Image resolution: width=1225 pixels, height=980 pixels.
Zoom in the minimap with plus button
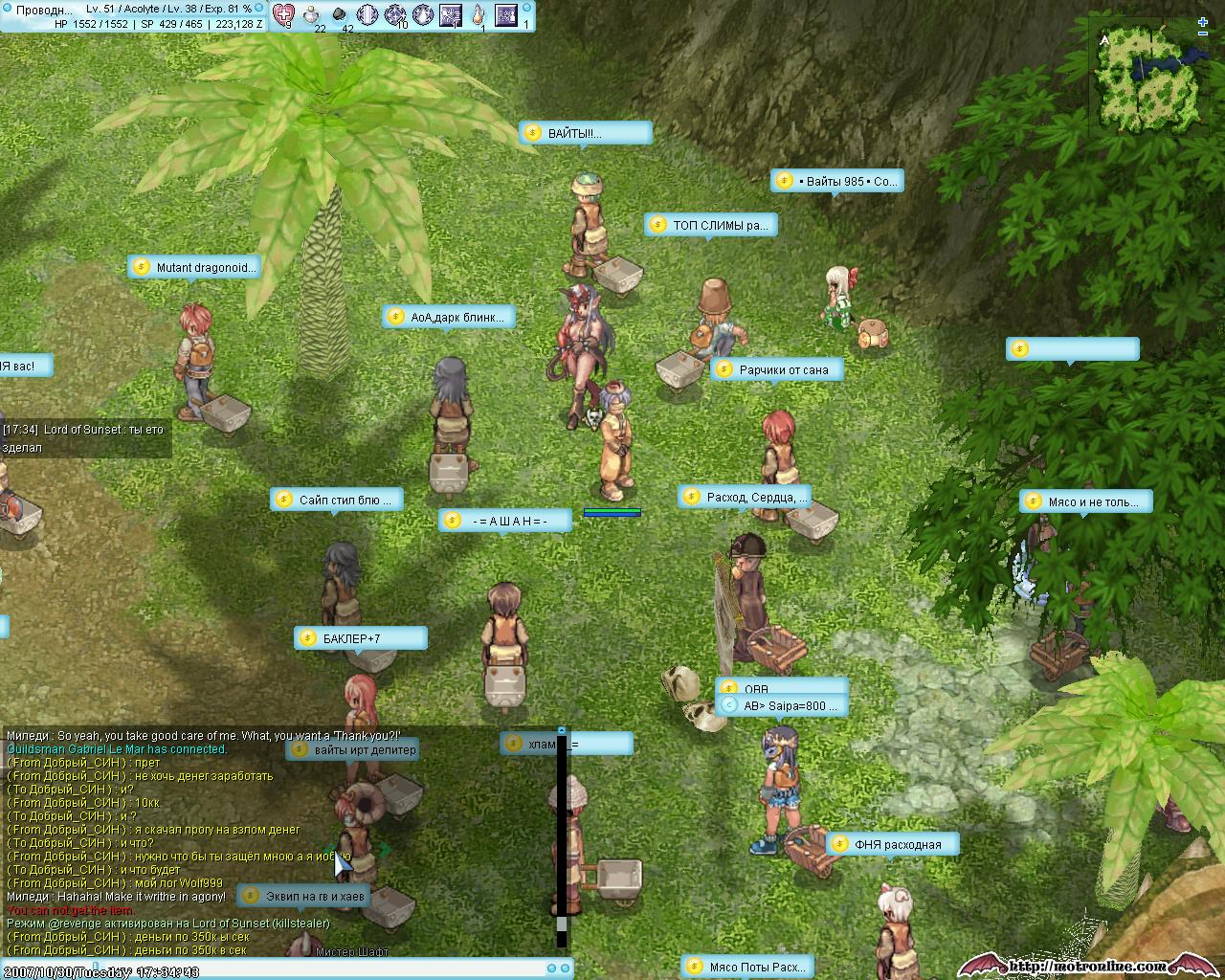click(1203, 22)
